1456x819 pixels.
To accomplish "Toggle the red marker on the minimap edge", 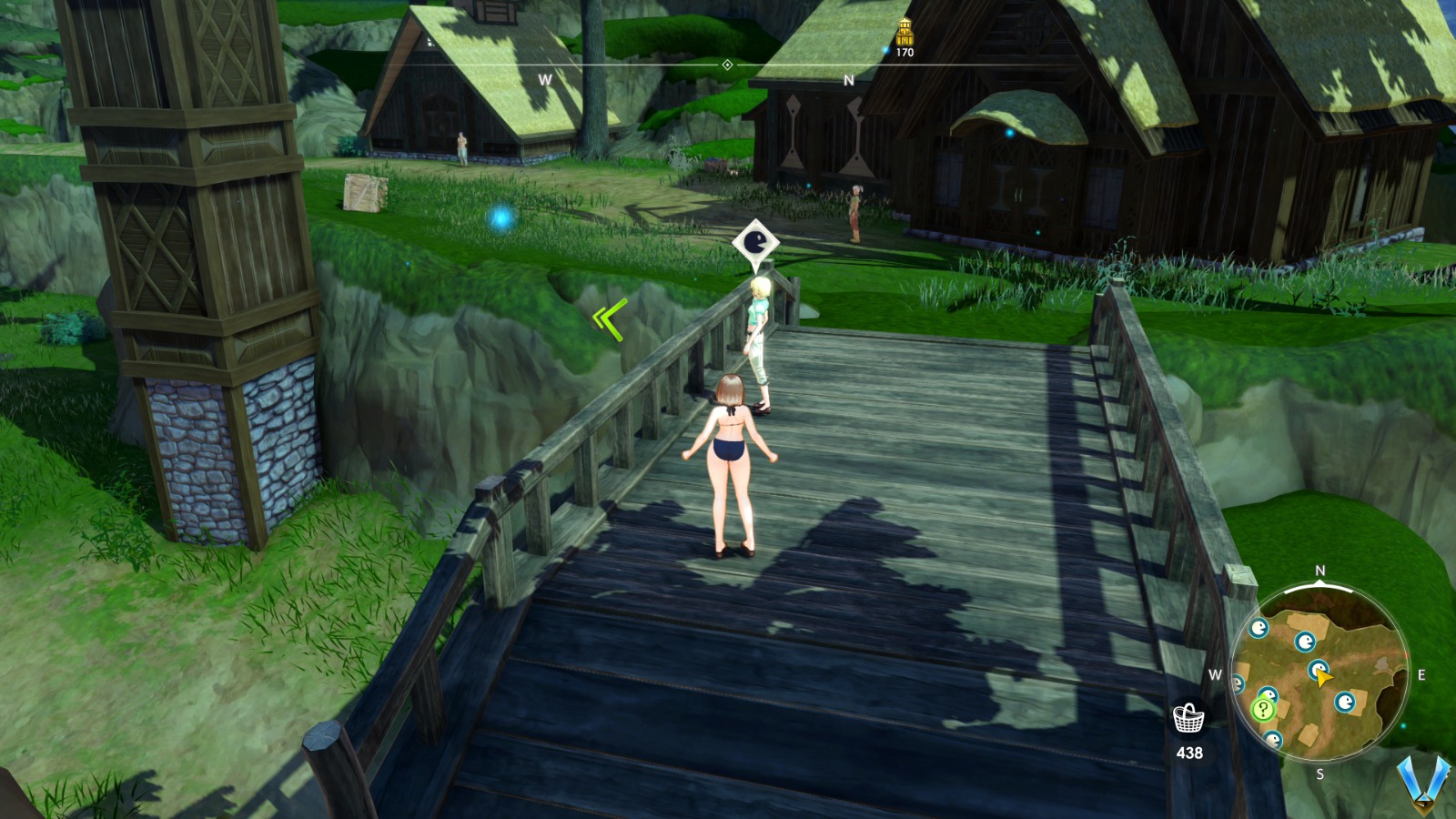I will click(x=1408, y=655).
